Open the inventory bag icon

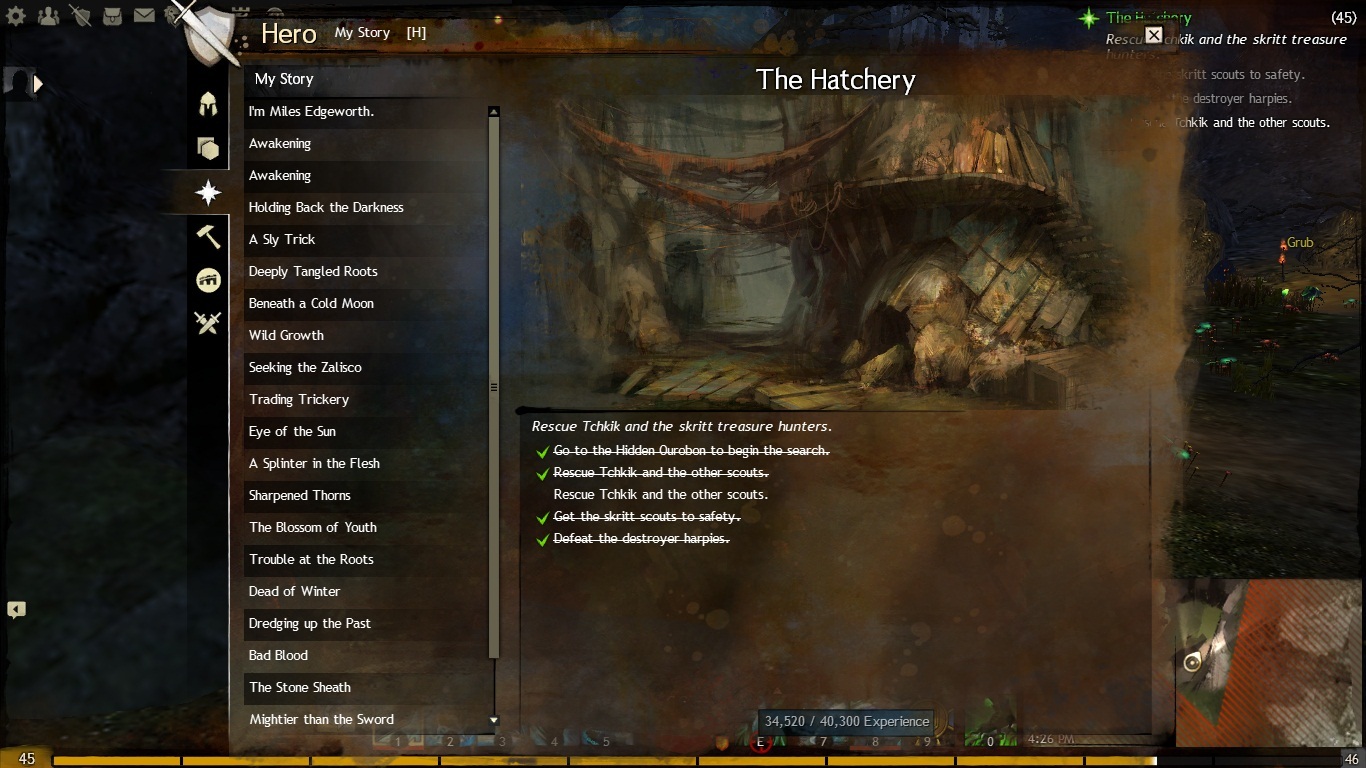[x=113, y=16]
